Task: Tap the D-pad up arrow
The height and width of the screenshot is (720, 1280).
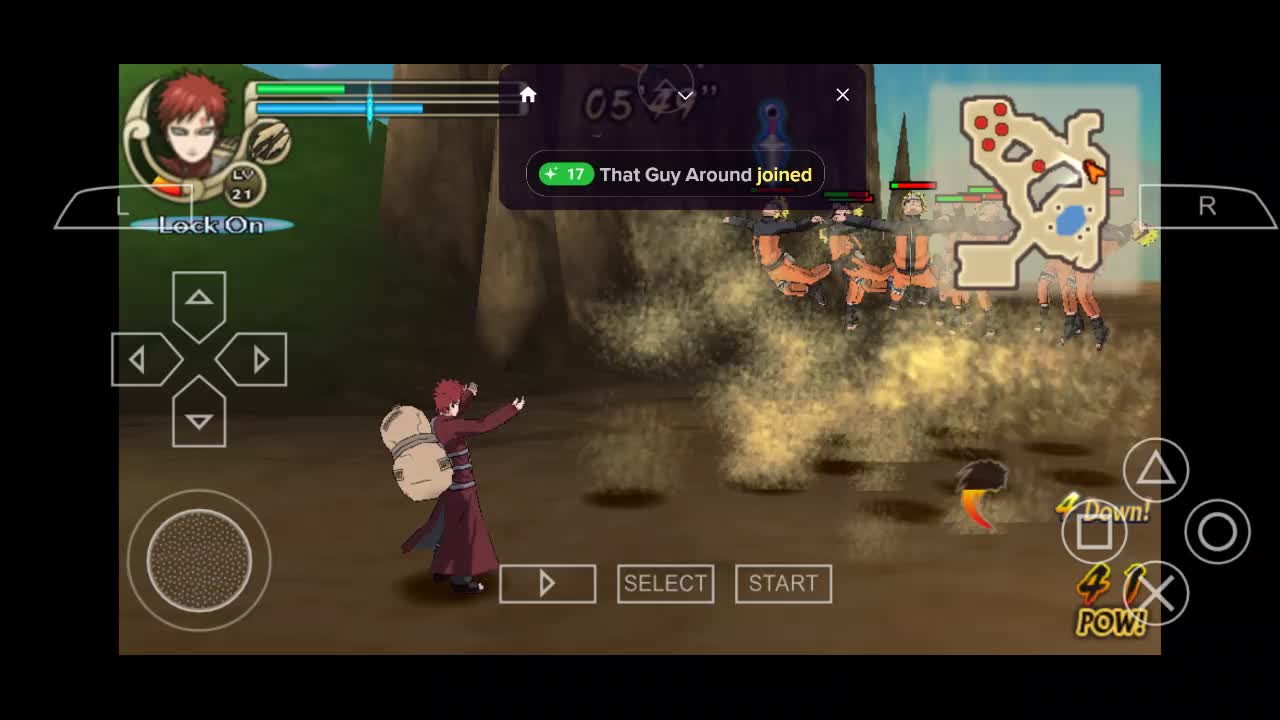Action: click(x=199, y=300)
